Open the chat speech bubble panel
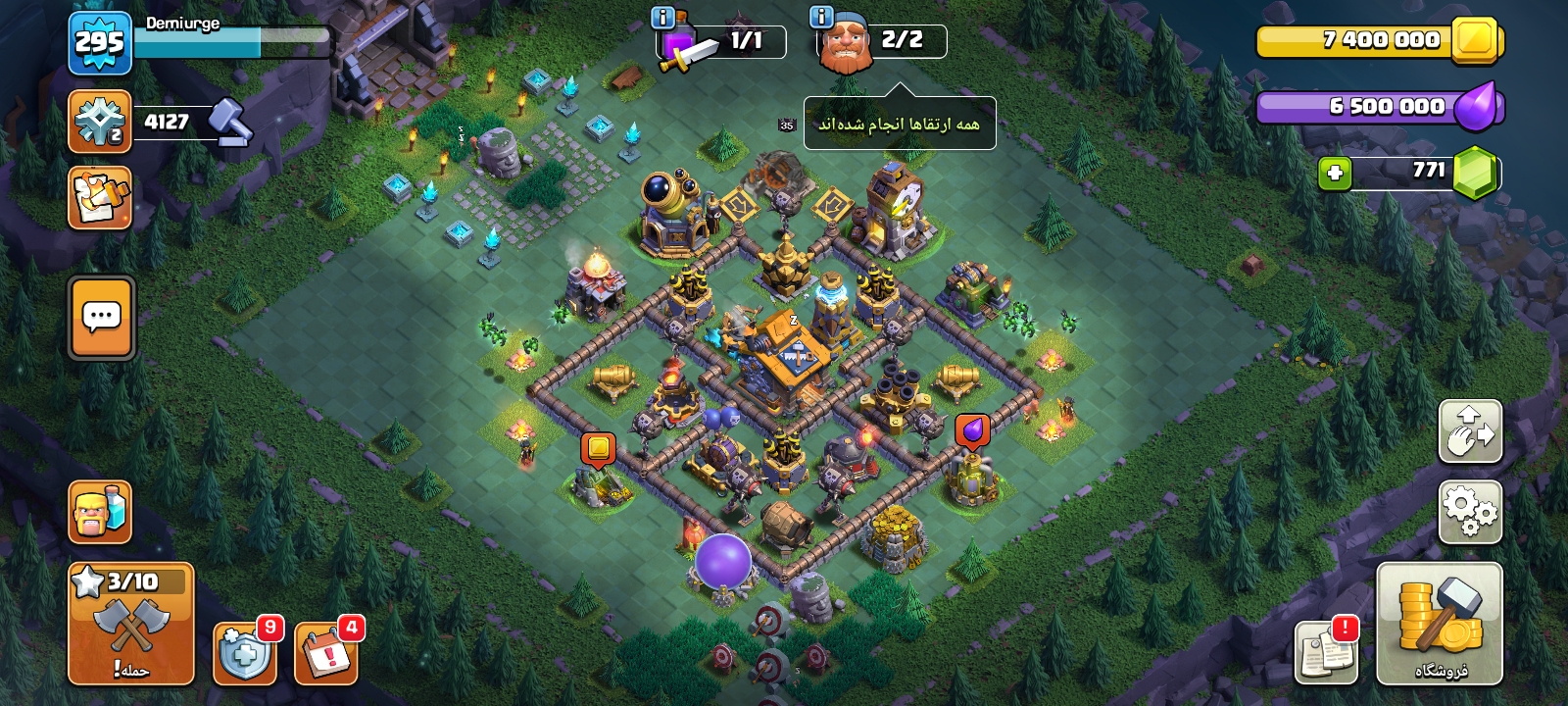 click(x=101, y=318)
